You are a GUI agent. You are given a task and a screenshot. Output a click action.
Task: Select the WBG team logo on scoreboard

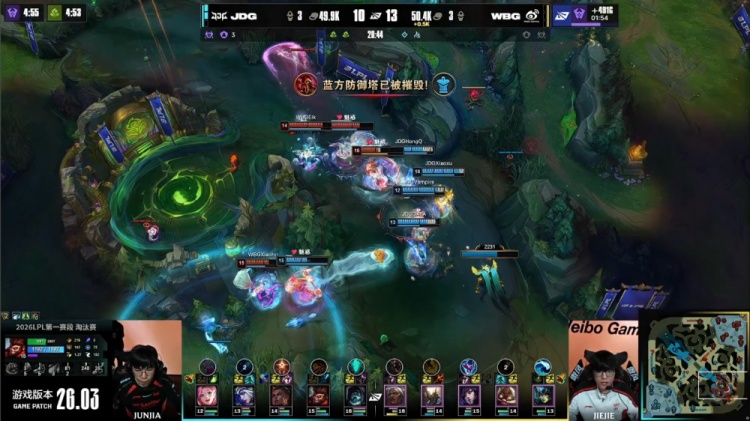coord(531,16)
